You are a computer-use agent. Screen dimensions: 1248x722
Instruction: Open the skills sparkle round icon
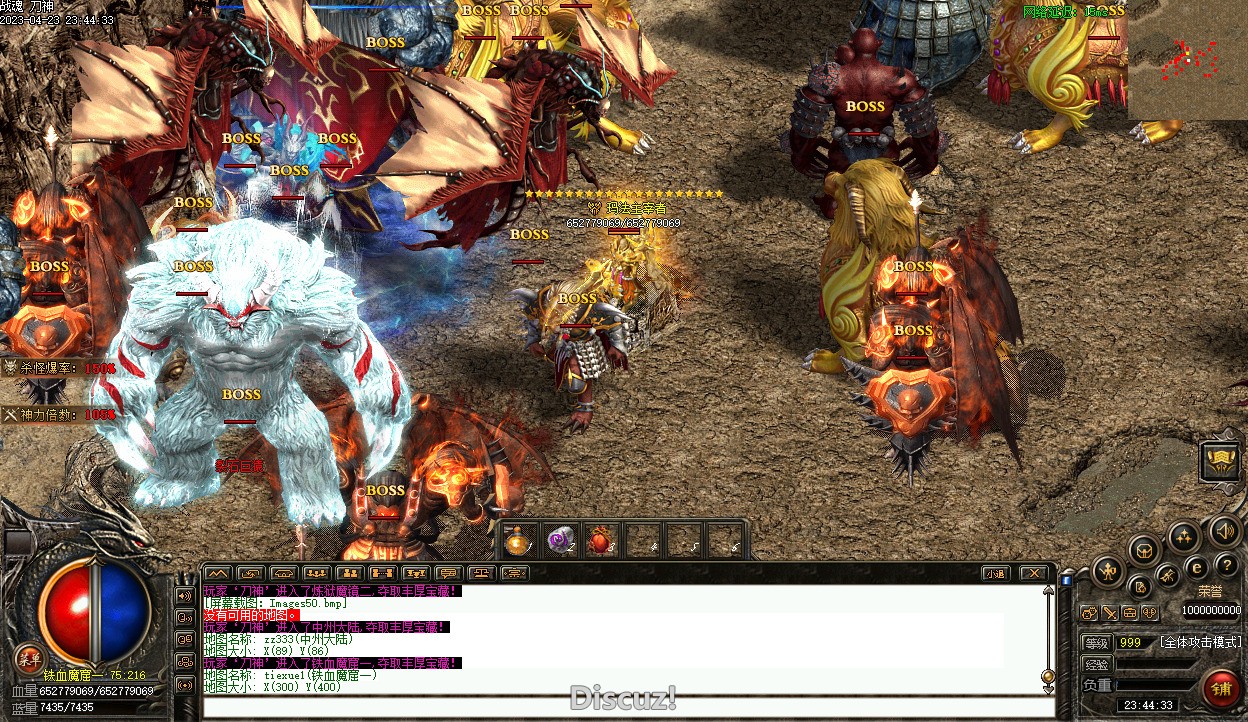(1184, 537)
